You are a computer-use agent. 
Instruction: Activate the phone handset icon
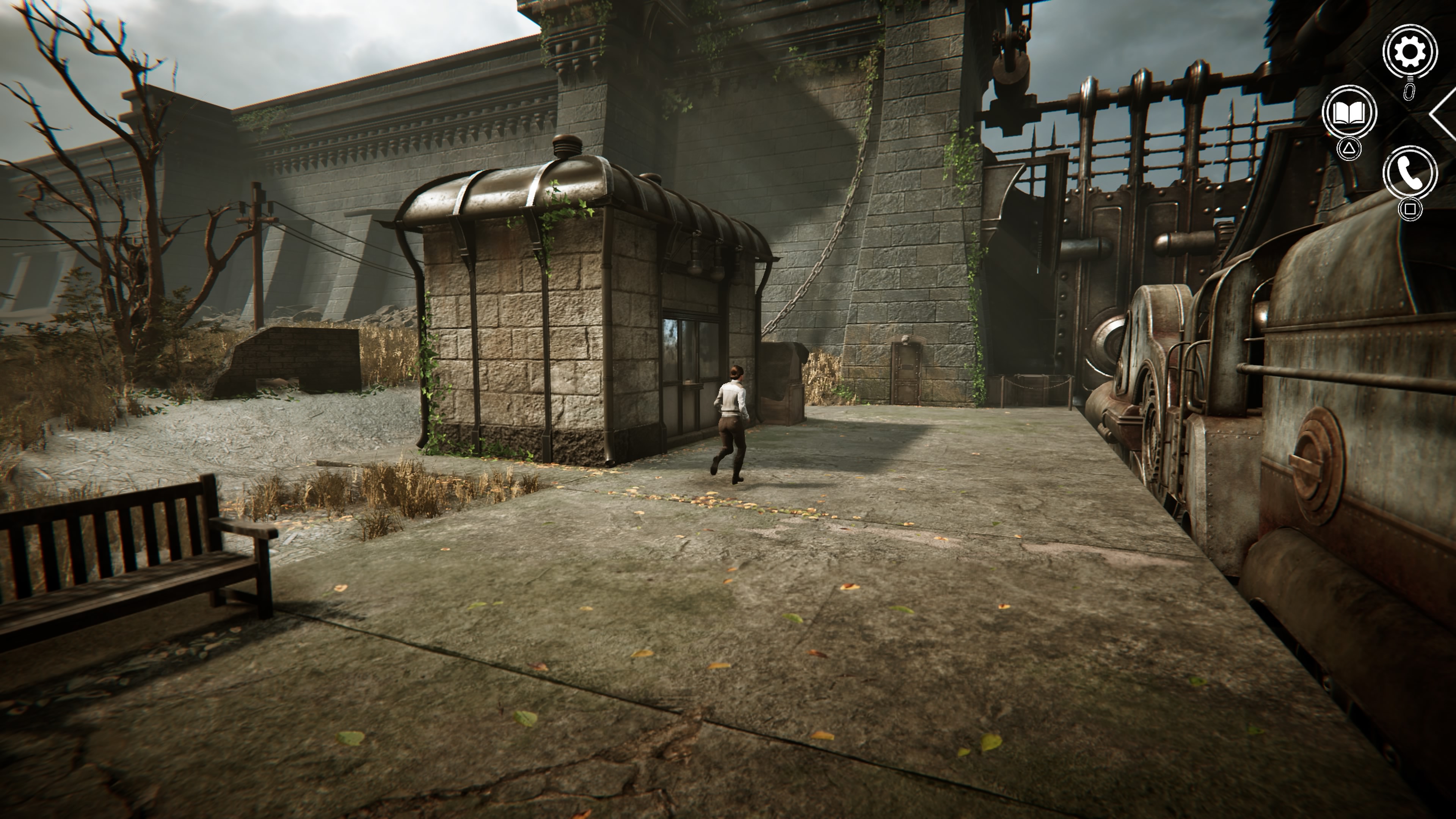pos(1410,174)
